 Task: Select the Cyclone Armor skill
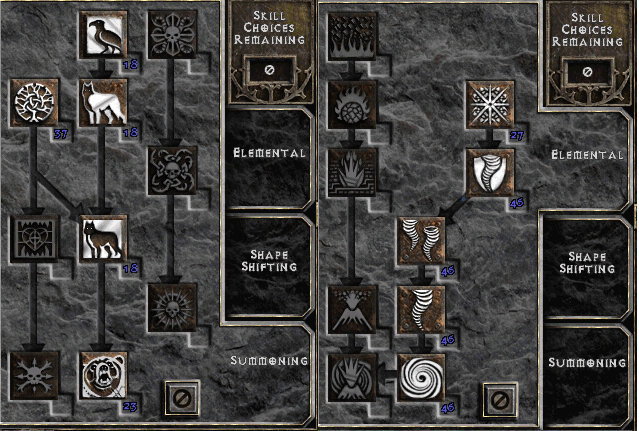tap(489, 169)
